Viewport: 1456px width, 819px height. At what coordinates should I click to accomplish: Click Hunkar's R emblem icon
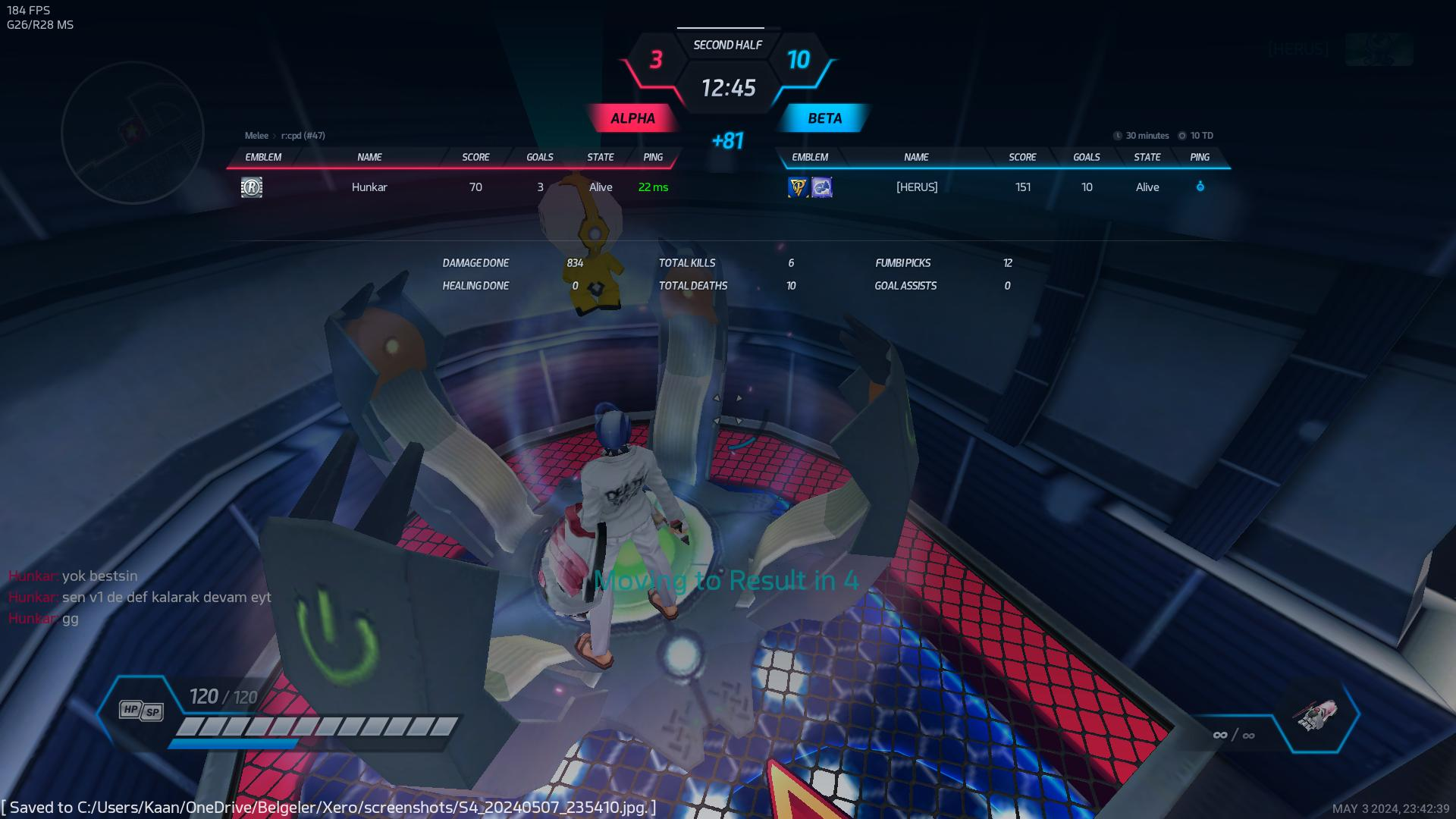(252, 187)
